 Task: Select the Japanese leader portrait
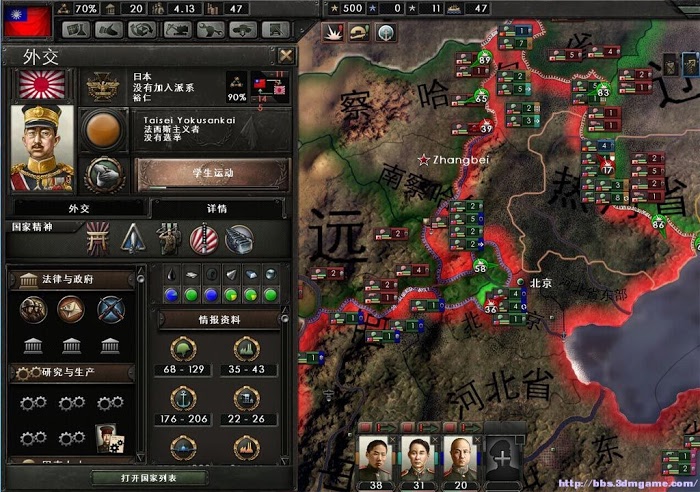[42, 148]
